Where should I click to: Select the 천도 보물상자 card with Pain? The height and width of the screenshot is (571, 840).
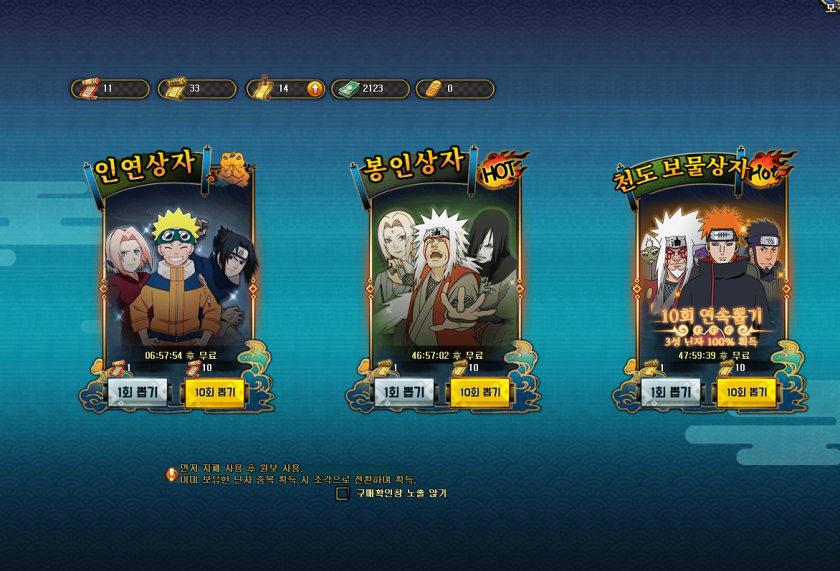[711, 270]
